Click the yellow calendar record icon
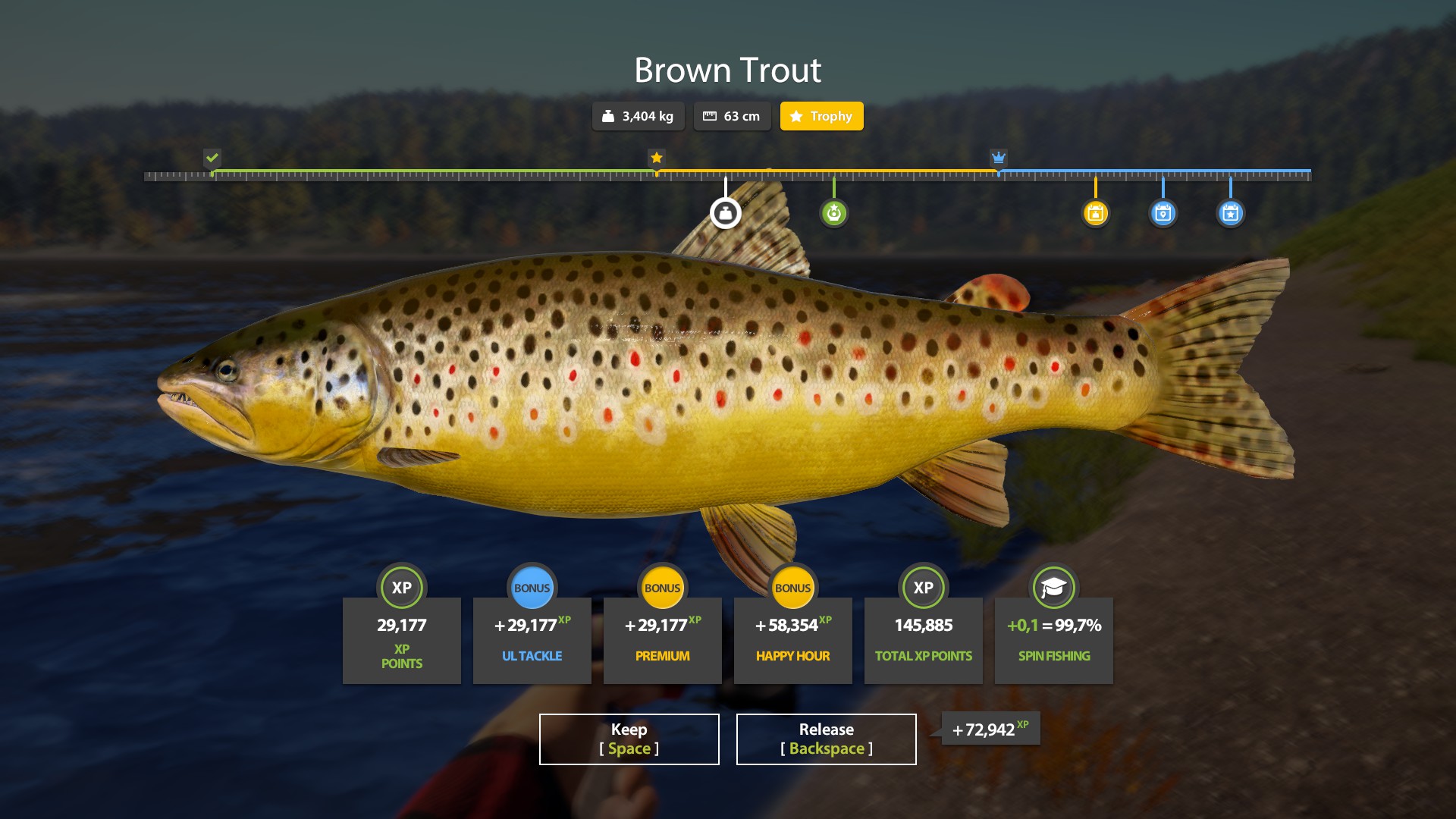This screenshot has height=819, width=1456. click(x=1095, y=213)
